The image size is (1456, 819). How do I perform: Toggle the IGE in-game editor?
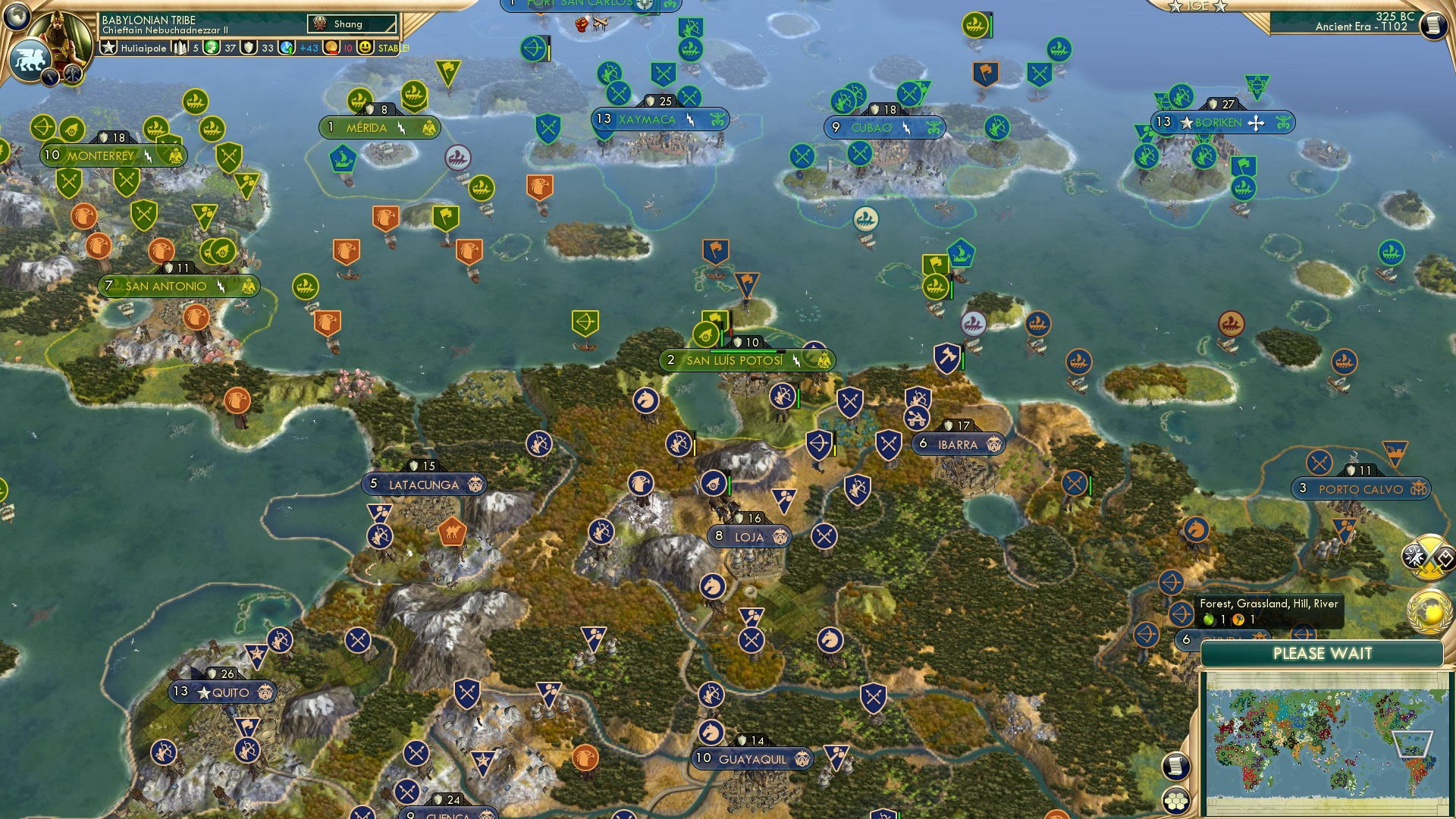(1200, 7)
